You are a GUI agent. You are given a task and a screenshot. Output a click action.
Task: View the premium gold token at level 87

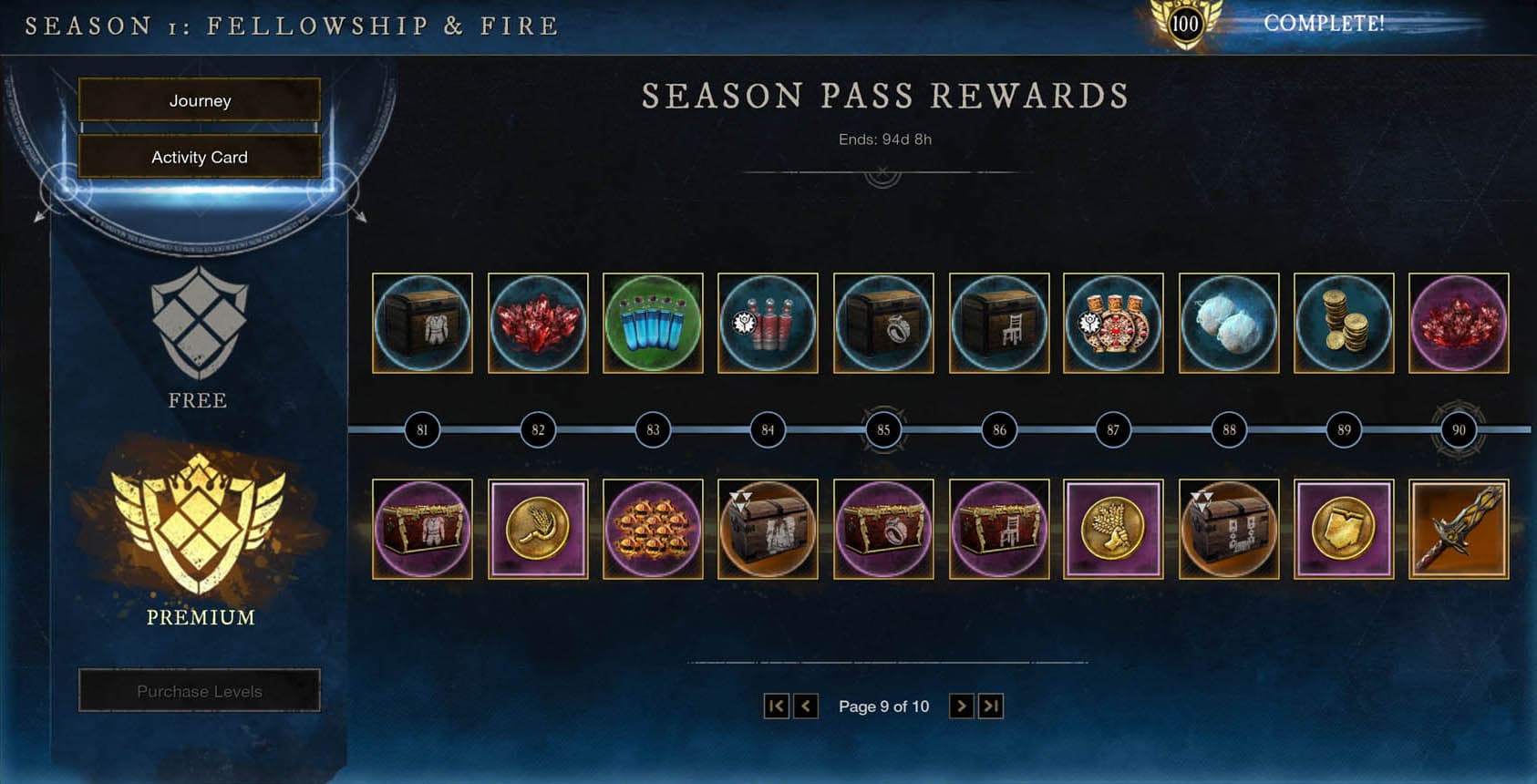tap(1114, 529)
